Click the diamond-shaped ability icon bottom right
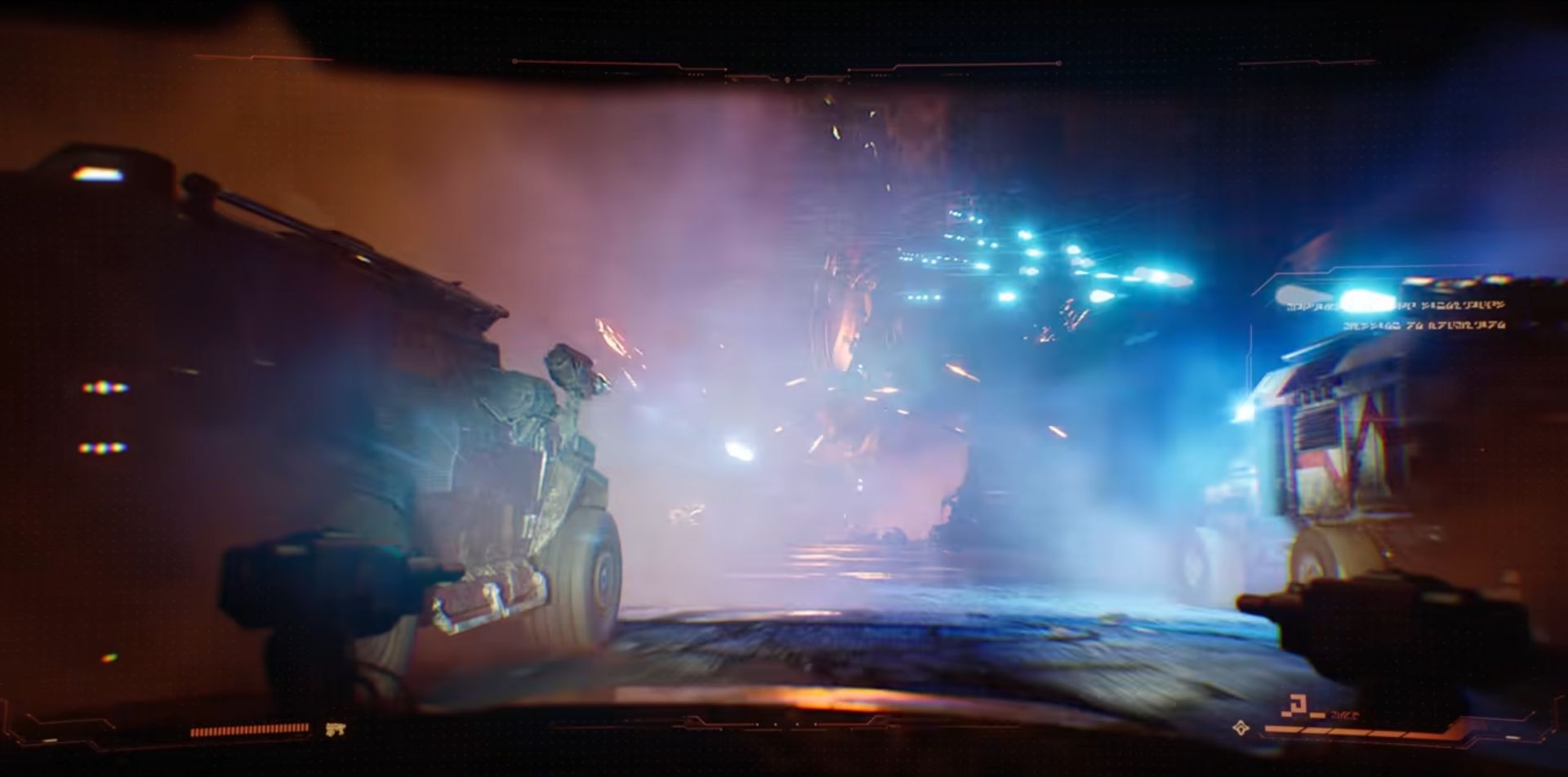This screenshot has height=777, width=1568. [1240, 727]
